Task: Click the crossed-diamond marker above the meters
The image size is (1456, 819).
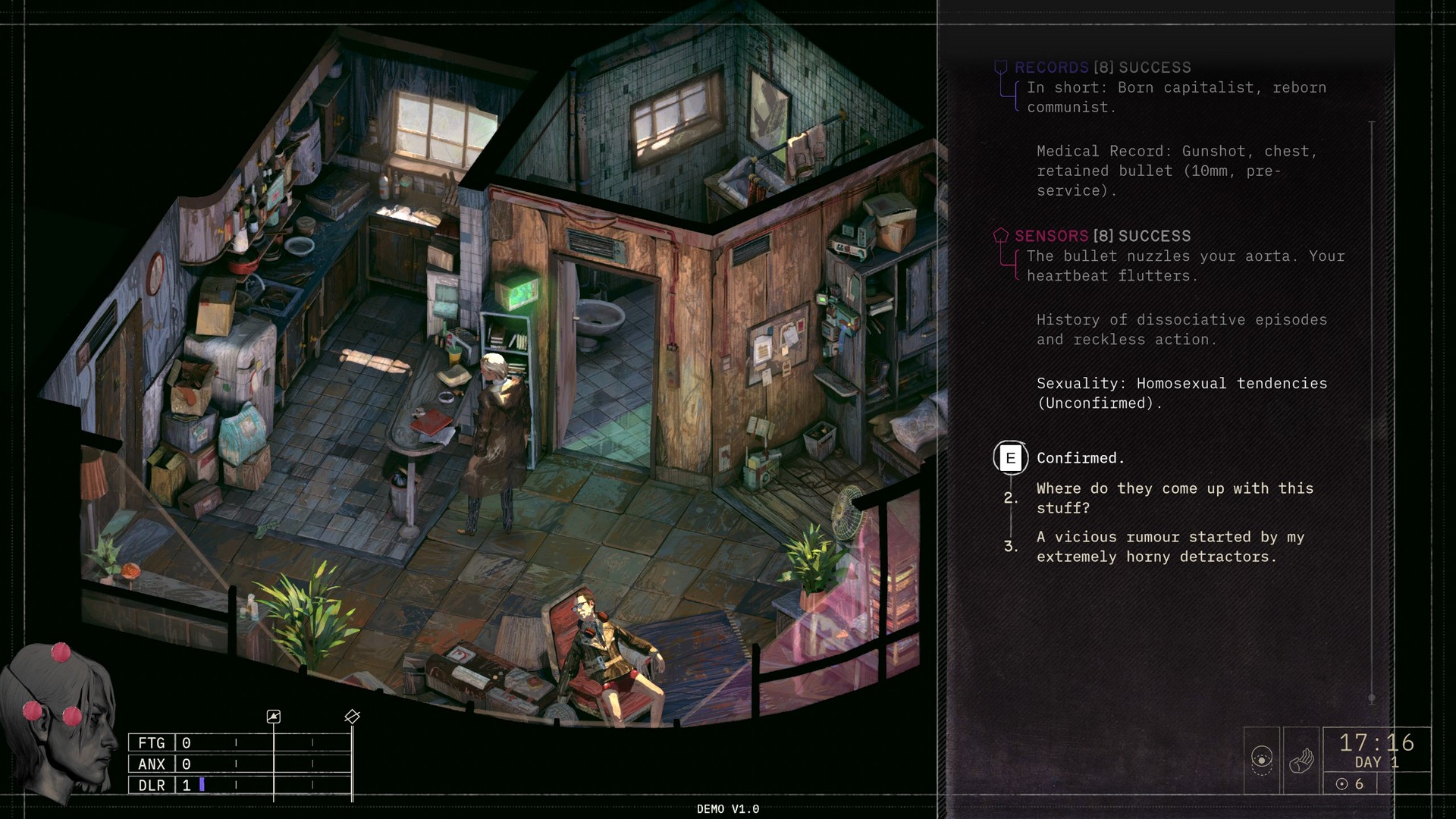Action: 351,714
